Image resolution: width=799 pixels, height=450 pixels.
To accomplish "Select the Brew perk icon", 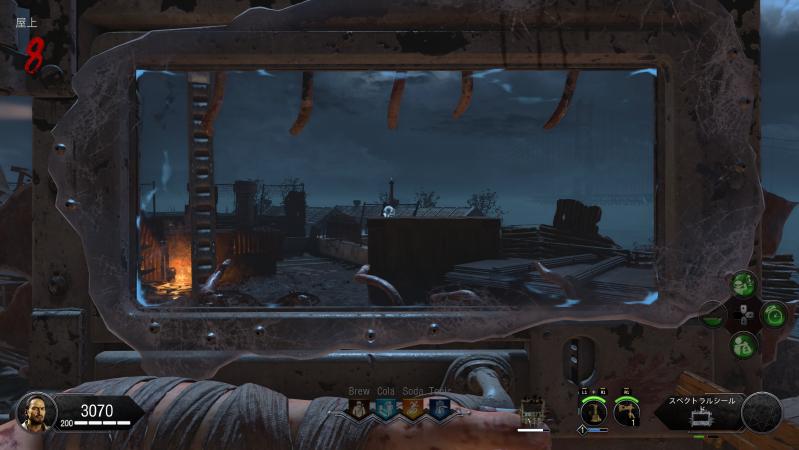I will tap(359, 408).
